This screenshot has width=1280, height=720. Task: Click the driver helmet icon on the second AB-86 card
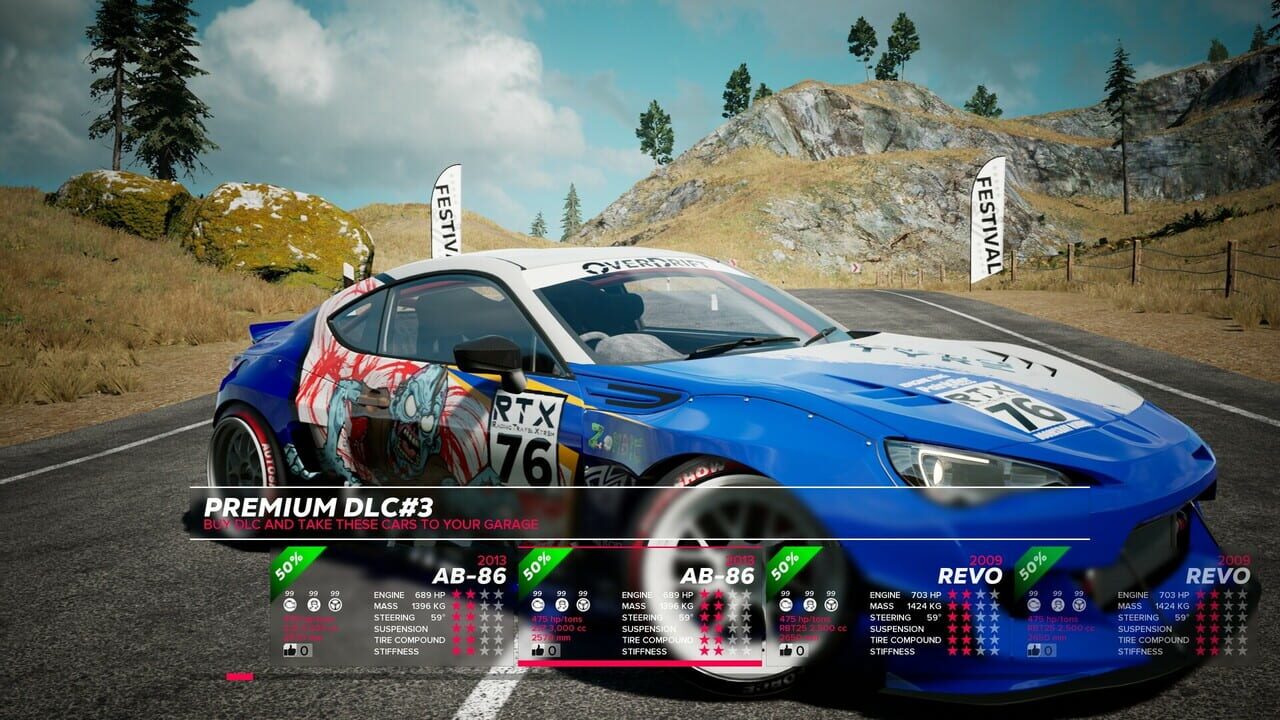click(x=562, y=604)
